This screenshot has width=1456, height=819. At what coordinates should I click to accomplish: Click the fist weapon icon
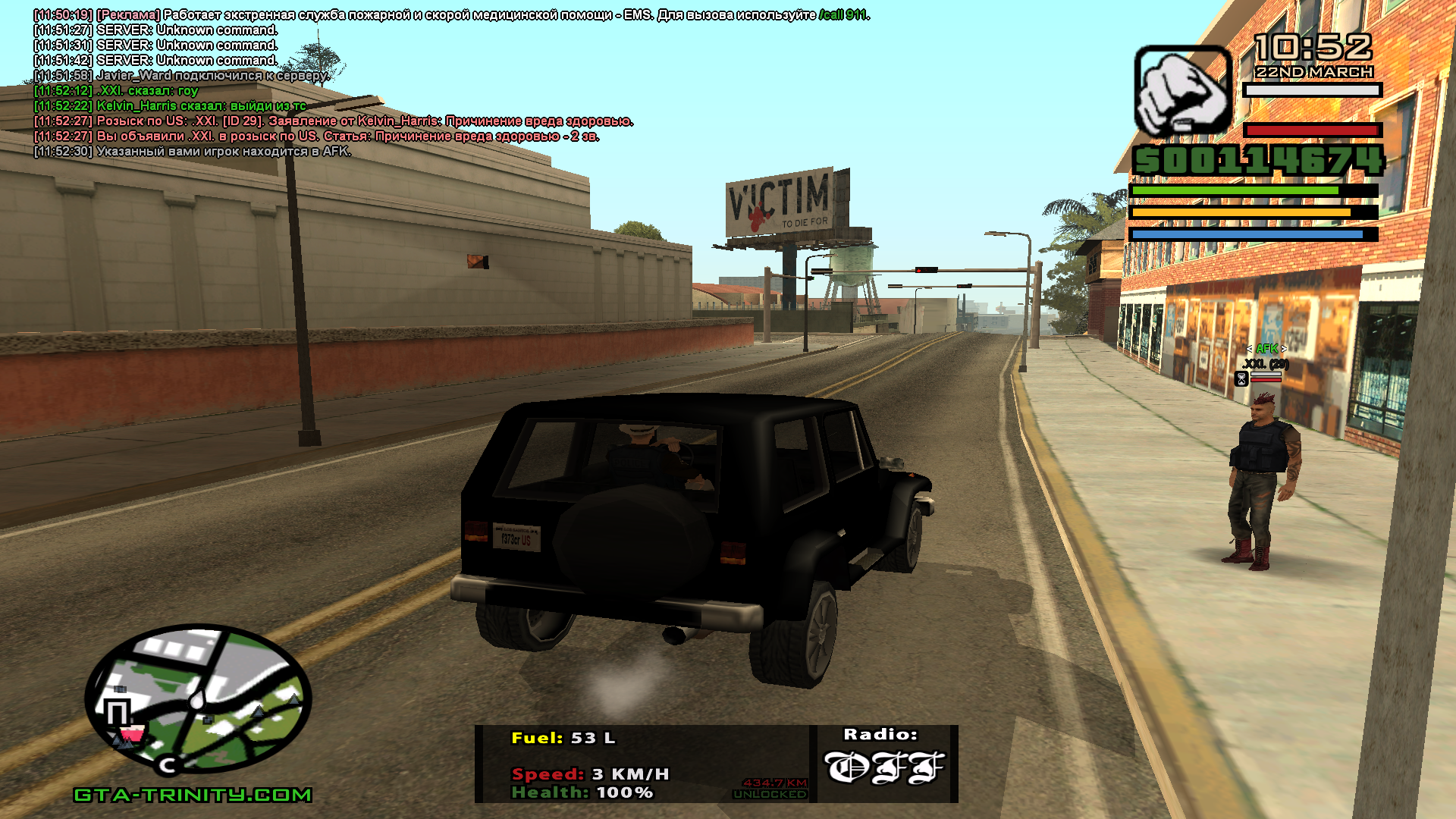(1181, 91)
